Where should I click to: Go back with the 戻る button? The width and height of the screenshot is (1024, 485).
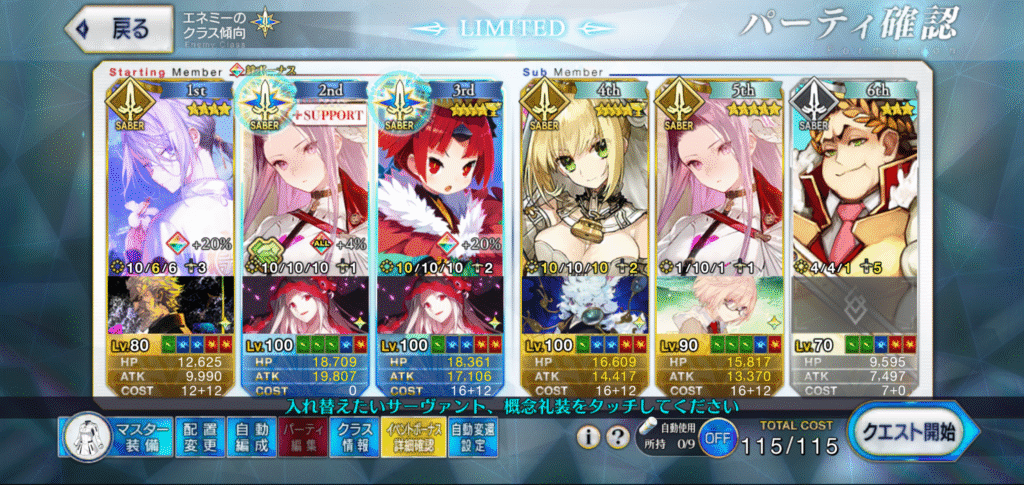[111, 29]
